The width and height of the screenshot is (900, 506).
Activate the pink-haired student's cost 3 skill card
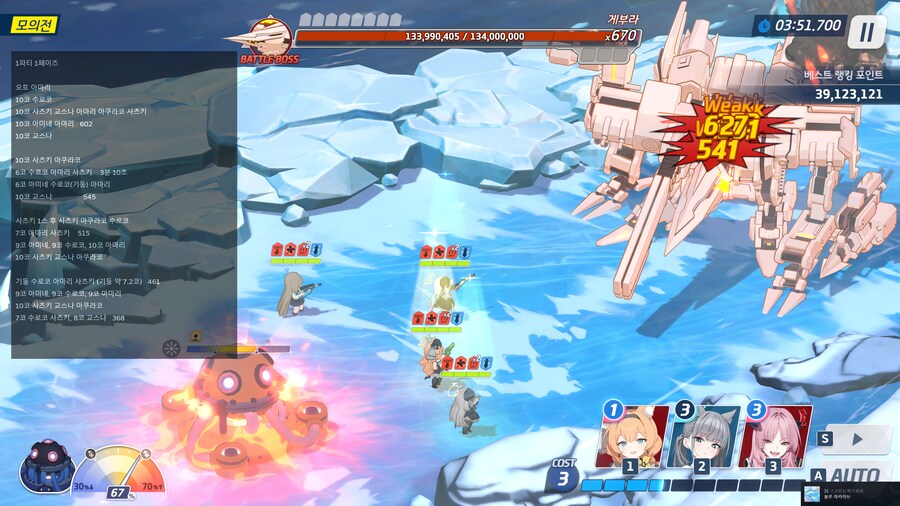tap(773, 437)
